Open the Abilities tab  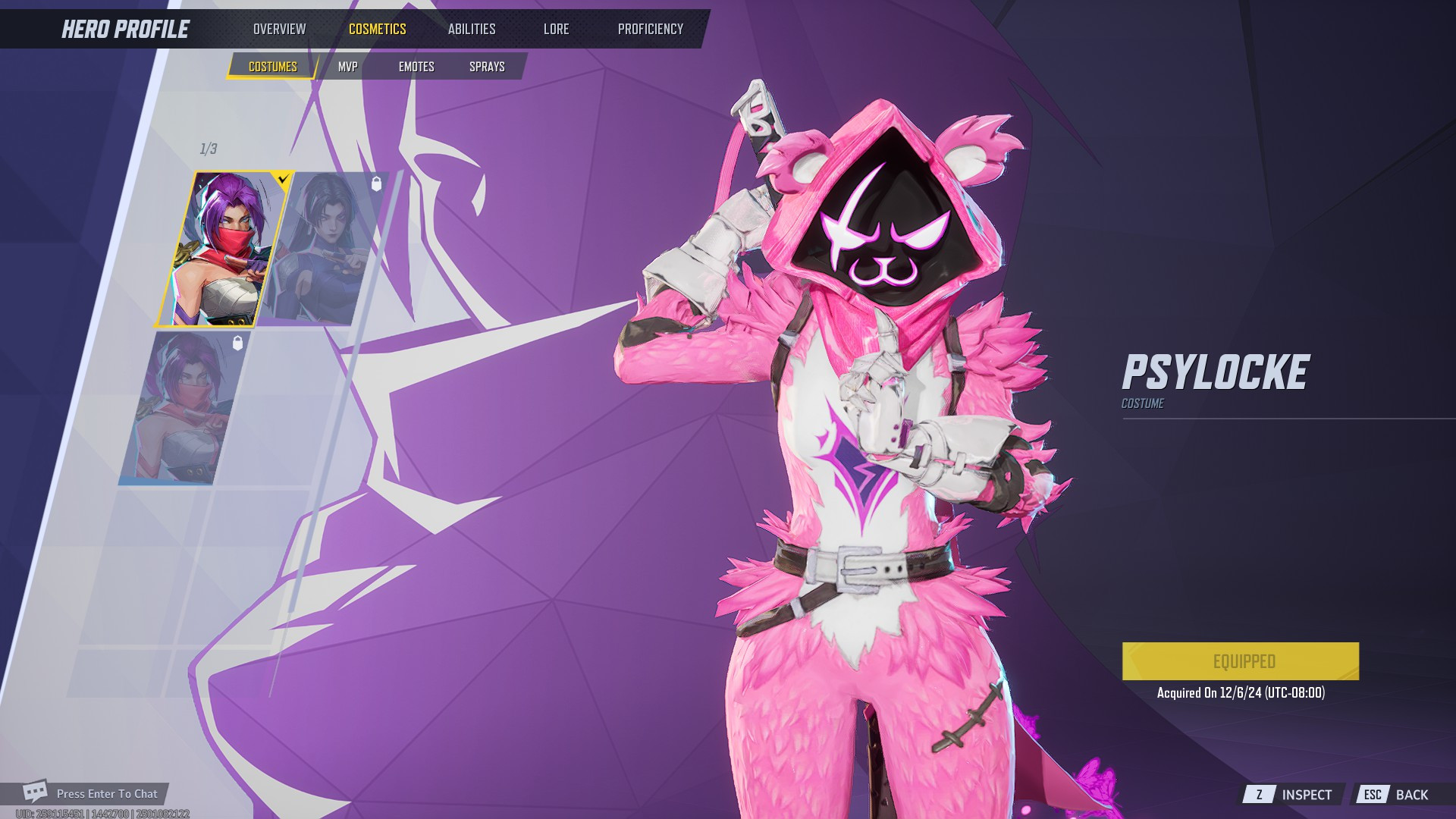[x=472, y=29]
